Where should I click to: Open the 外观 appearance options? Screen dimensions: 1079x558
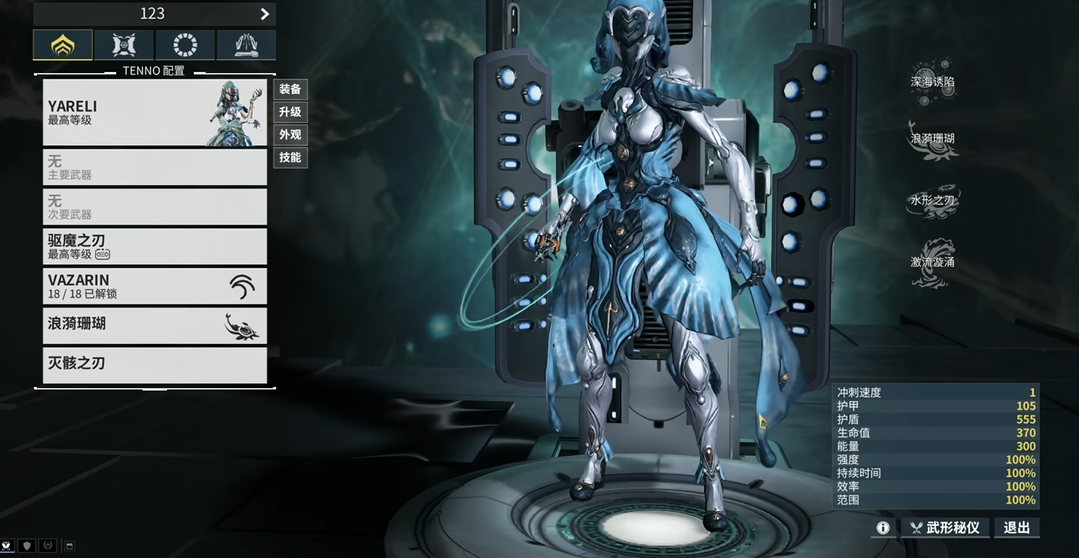pos(290,135)
